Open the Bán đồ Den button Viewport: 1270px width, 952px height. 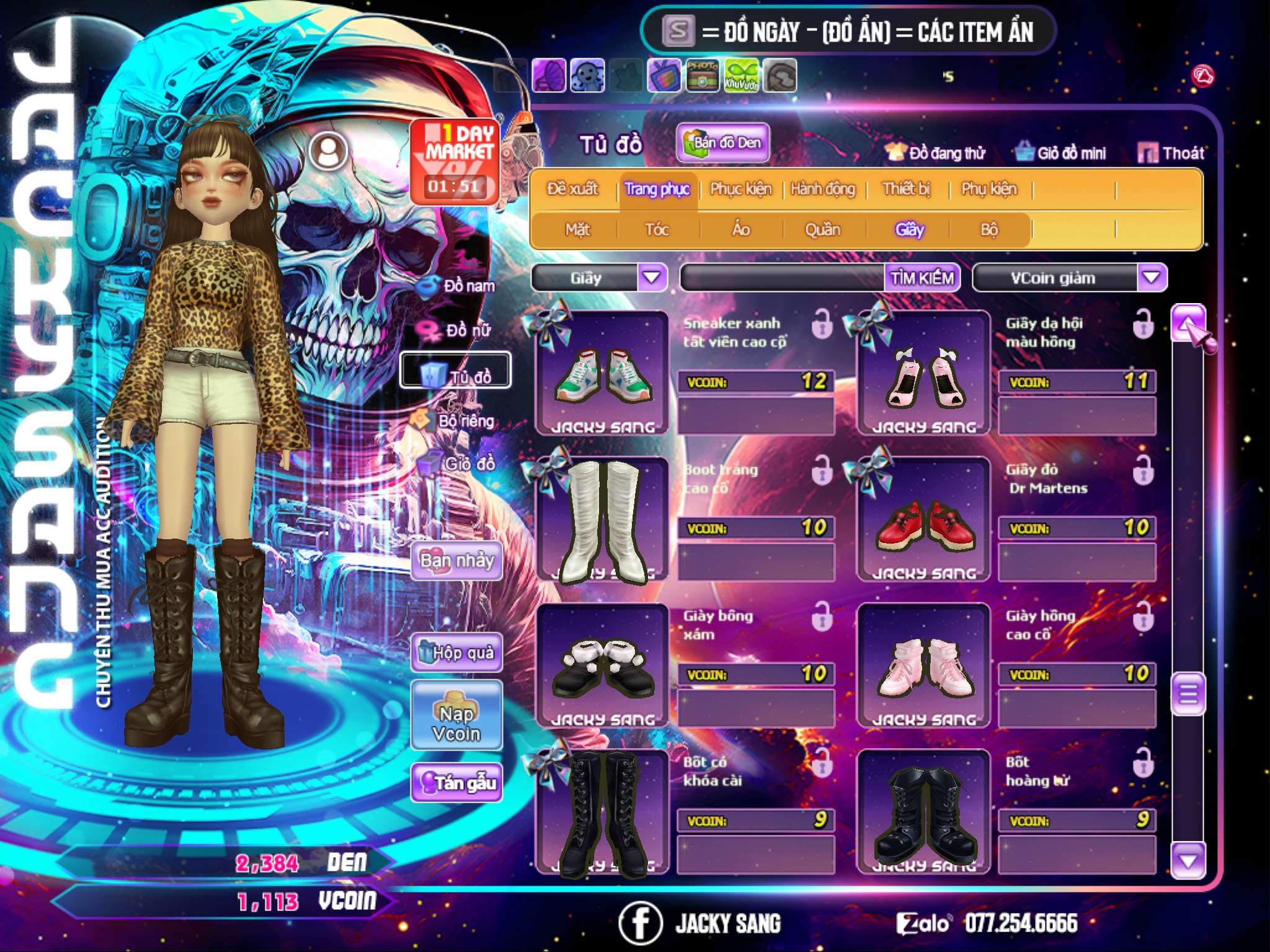[722, 143]
